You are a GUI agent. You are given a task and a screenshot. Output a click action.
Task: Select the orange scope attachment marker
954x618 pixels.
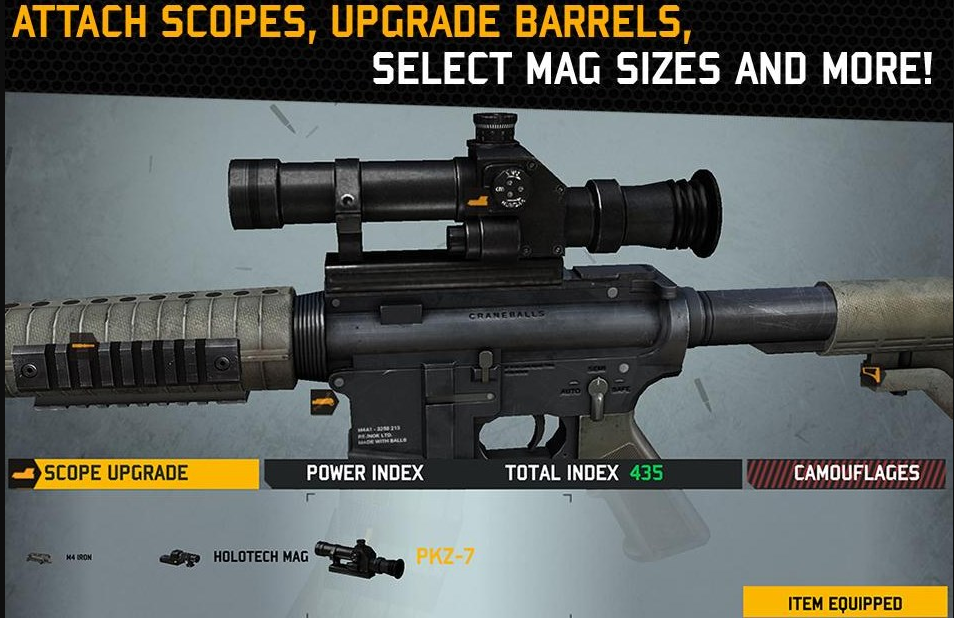coord(479,201)
